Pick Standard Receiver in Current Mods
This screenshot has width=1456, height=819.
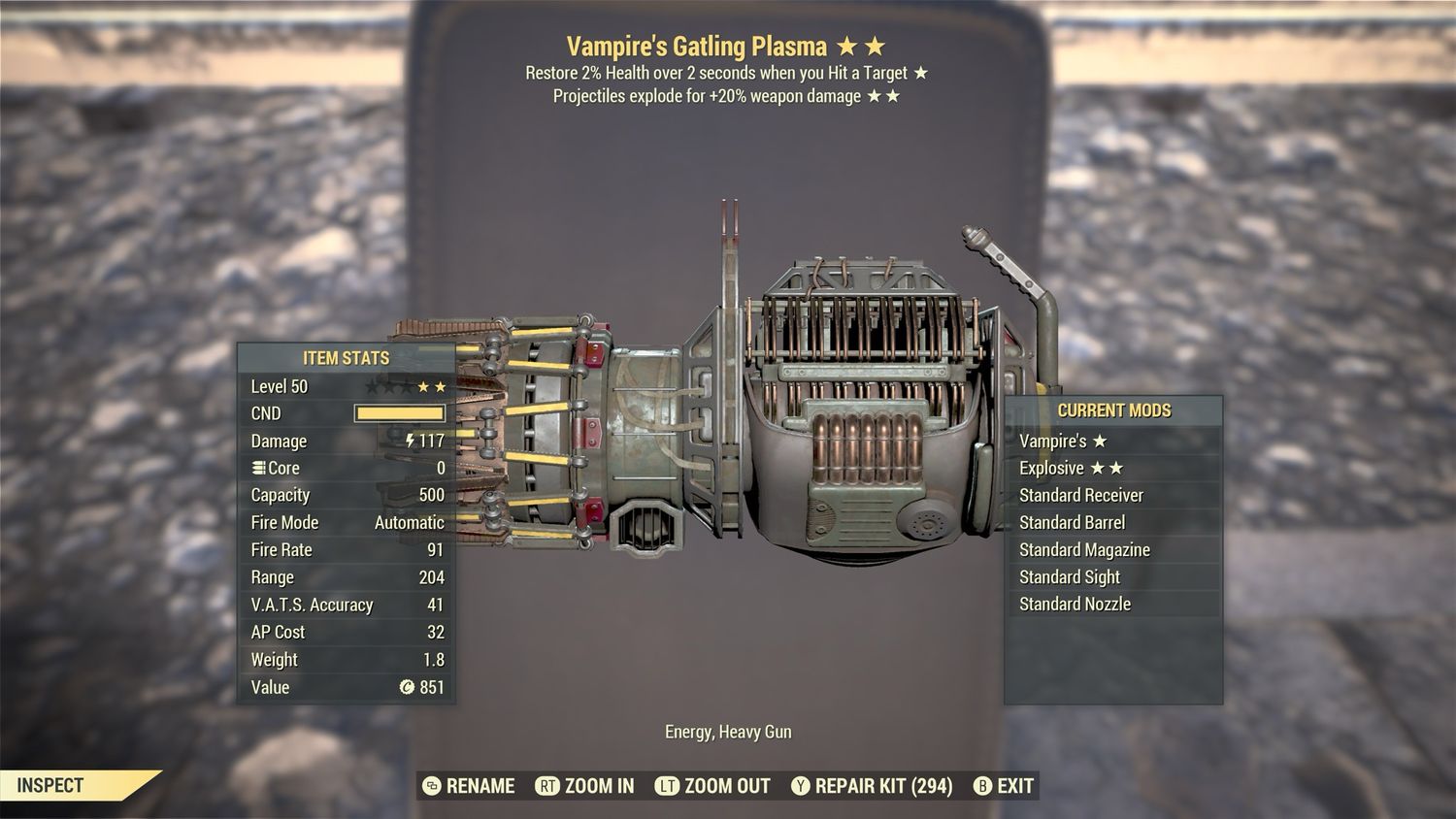click(1112, 495)
